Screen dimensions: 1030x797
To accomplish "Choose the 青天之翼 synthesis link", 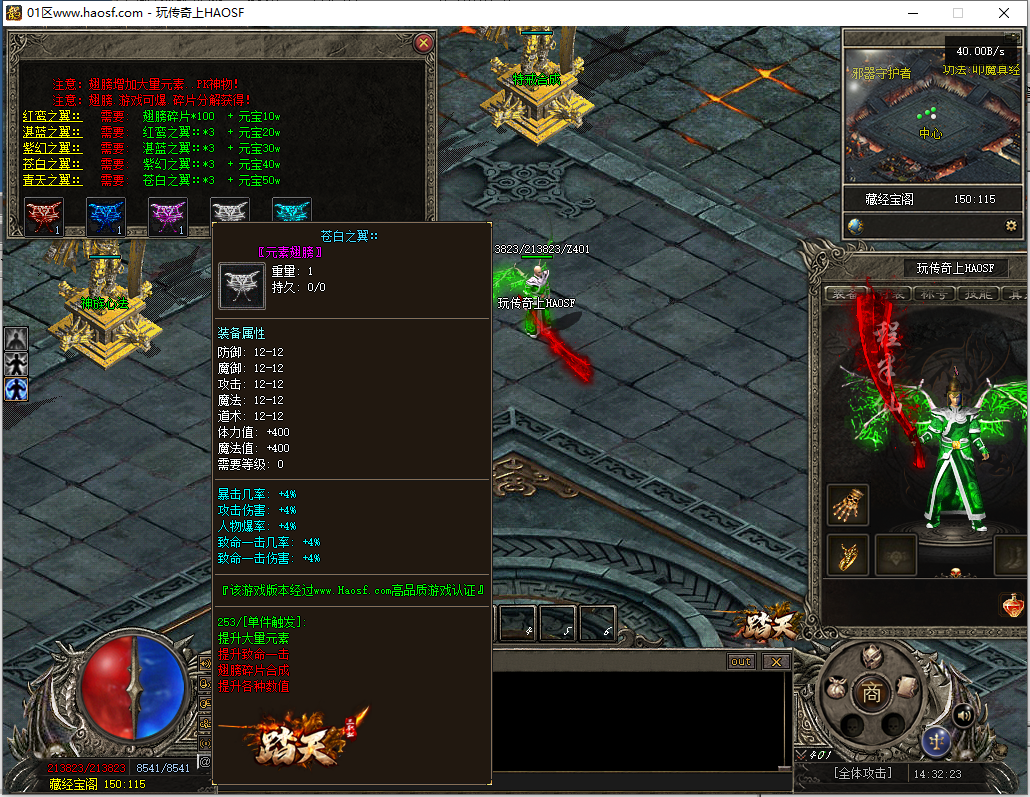I will tap(51, 181).
